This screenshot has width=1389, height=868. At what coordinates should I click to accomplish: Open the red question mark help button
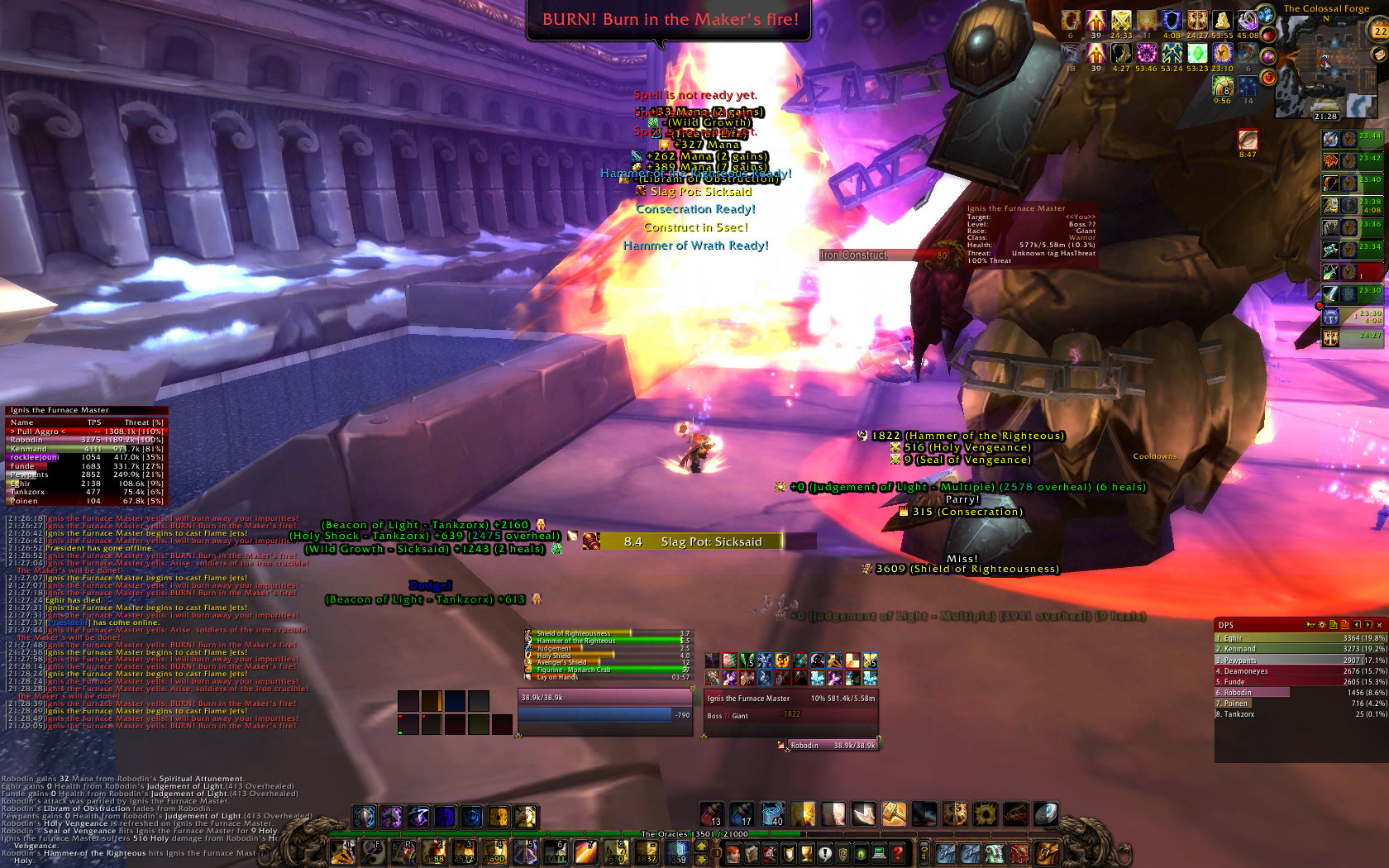point(897,853)
